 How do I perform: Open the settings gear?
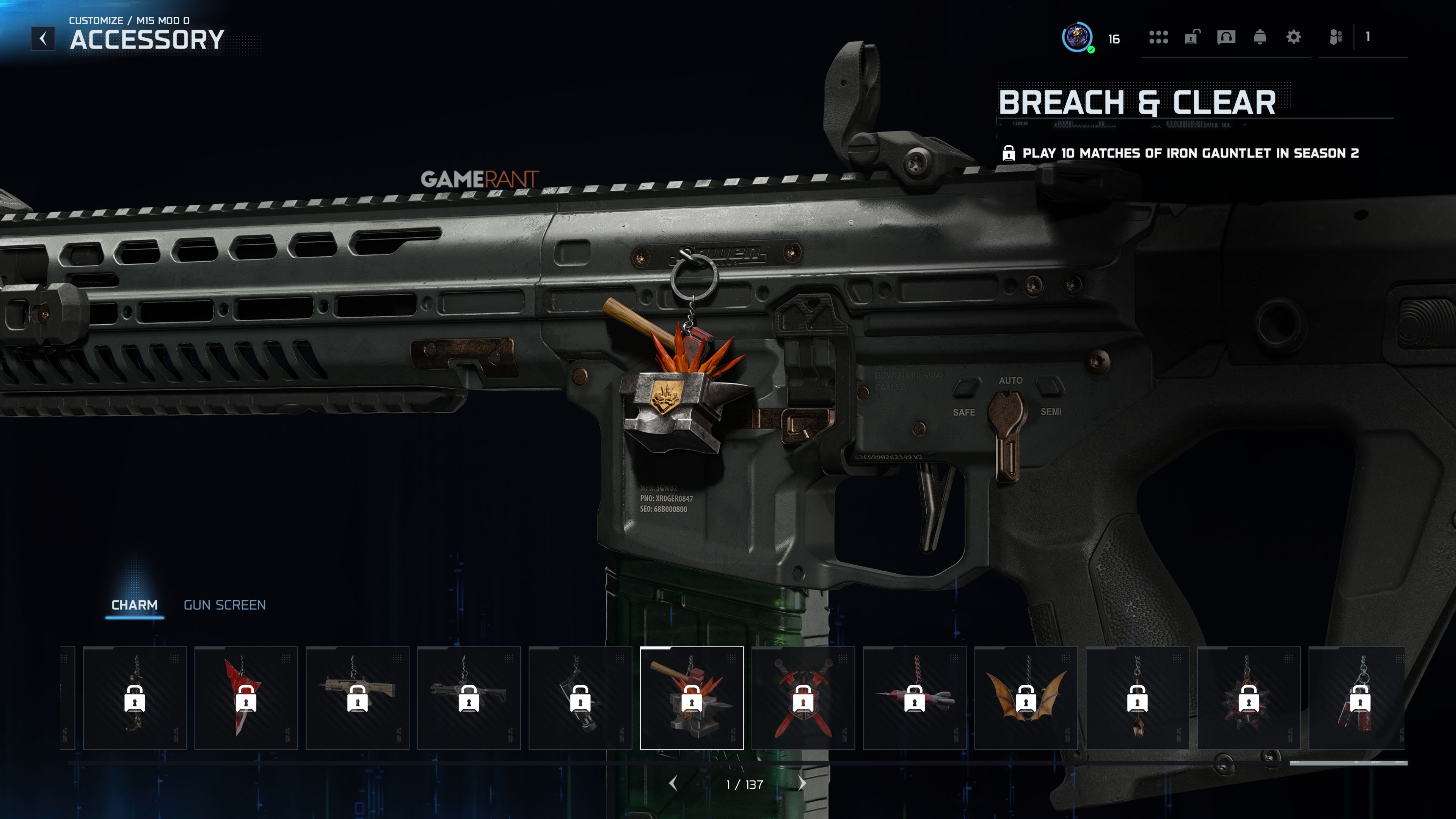tap(1293, 37)
